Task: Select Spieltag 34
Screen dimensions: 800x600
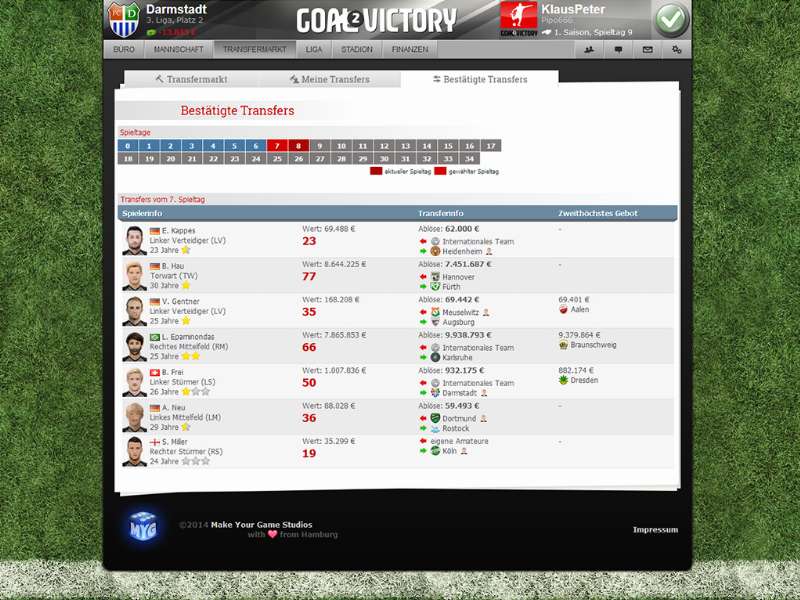Action: pyautogui.click(x=469, y=158)
